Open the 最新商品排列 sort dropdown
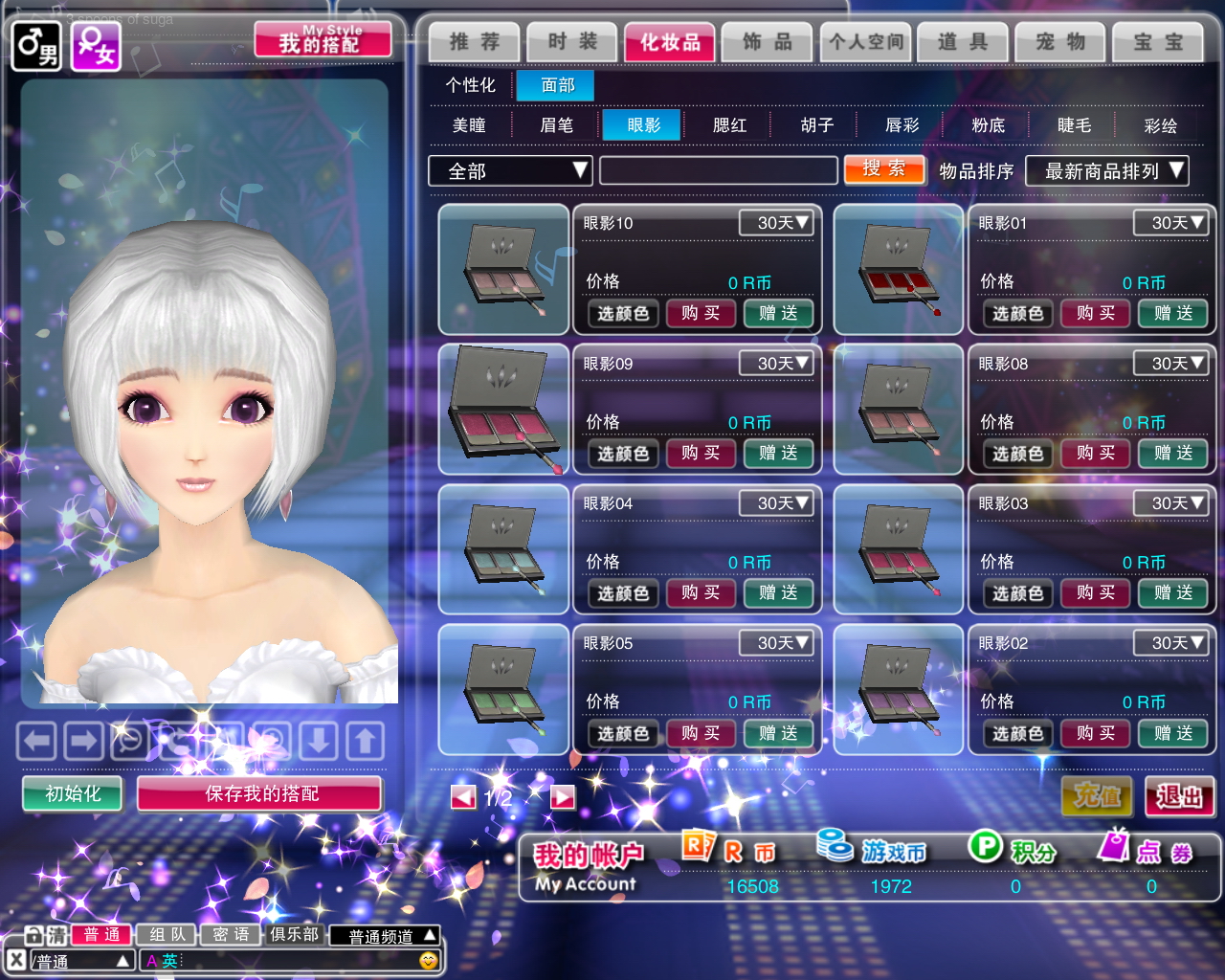1225x980 pixels. click(1106, 170)
